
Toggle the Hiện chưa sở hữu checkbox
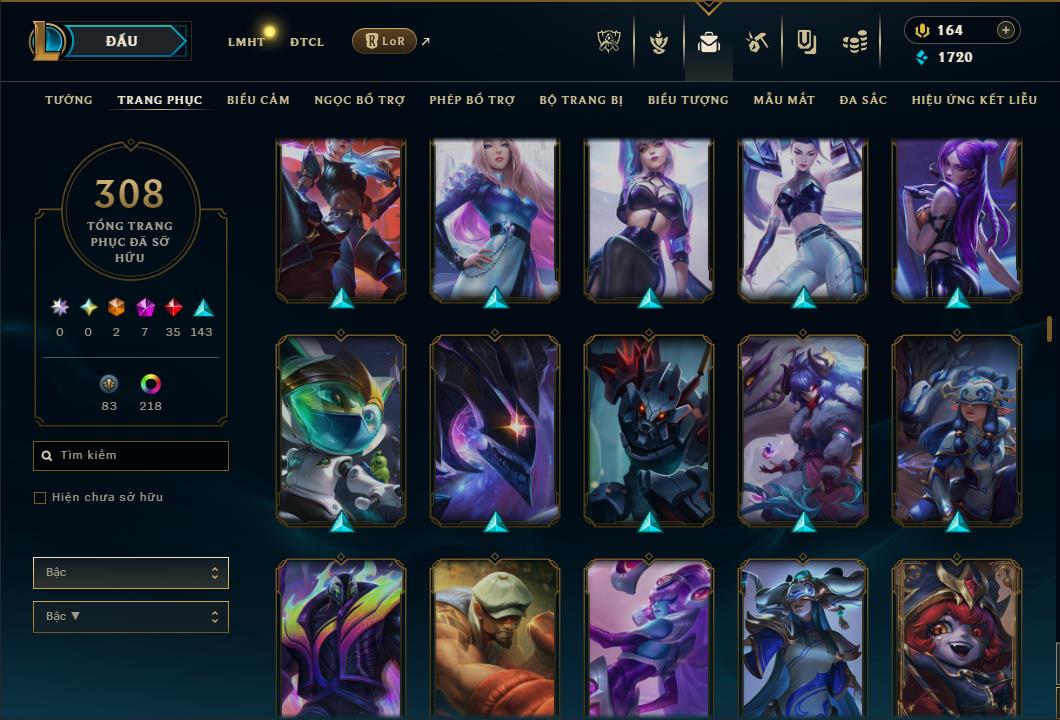[40, 498]
